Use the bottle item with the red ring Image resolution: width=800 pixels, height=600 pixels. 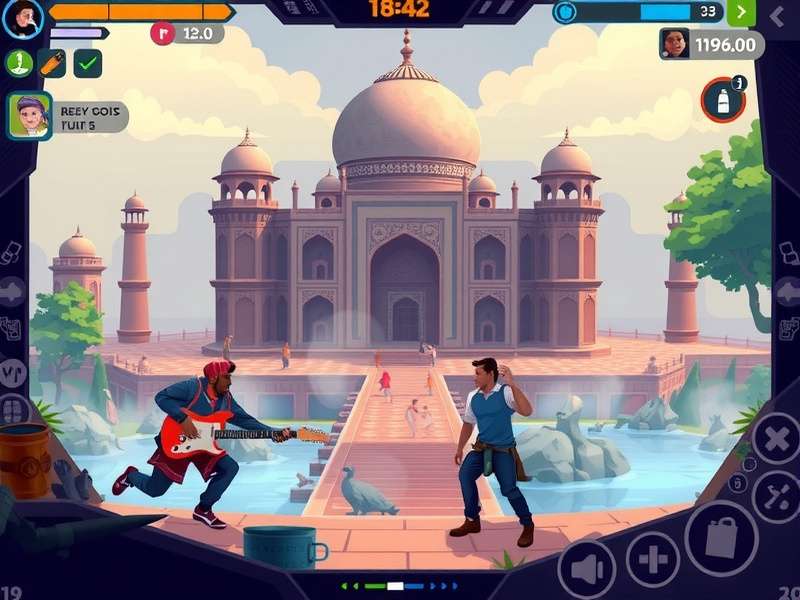pyautogui.click(x=723, y=100)
